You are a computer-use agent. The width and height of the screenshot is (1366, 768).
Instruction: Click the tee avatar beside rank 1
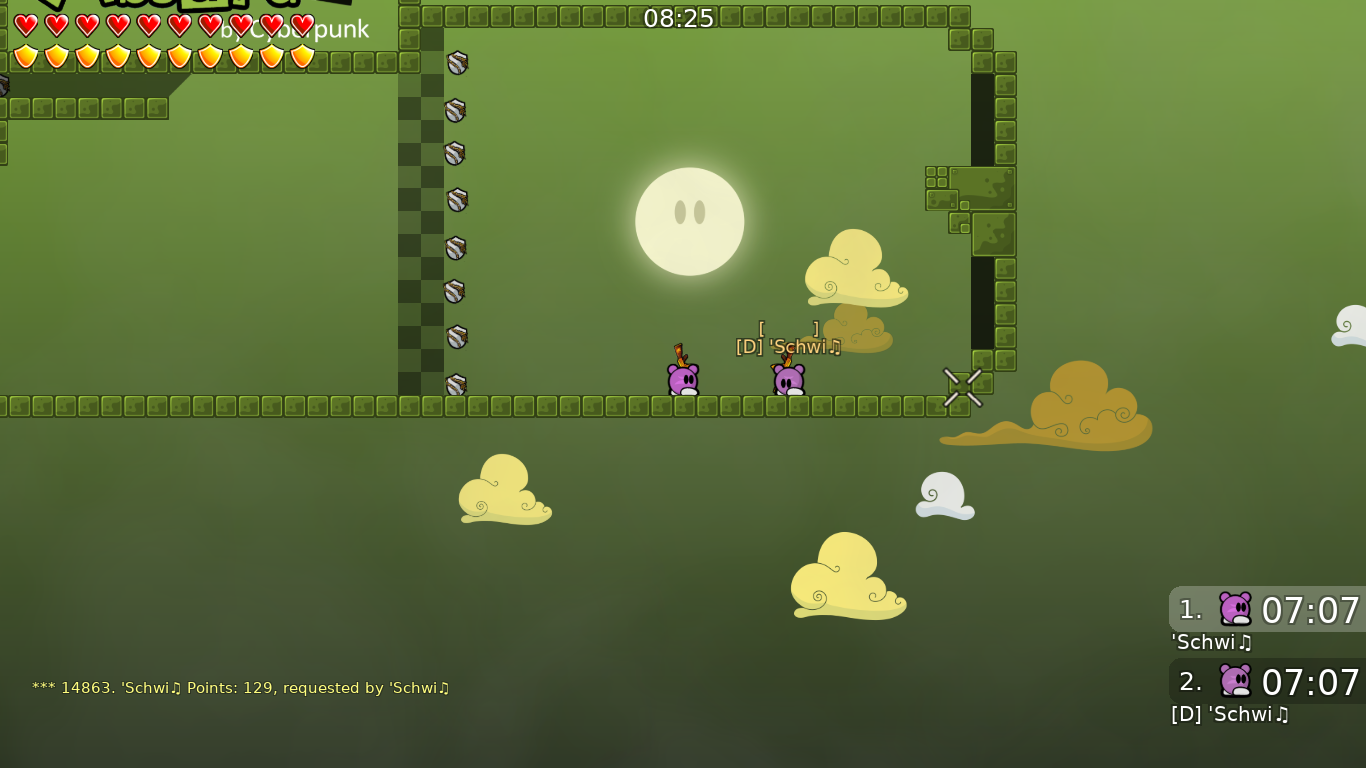click(1237, 608)
